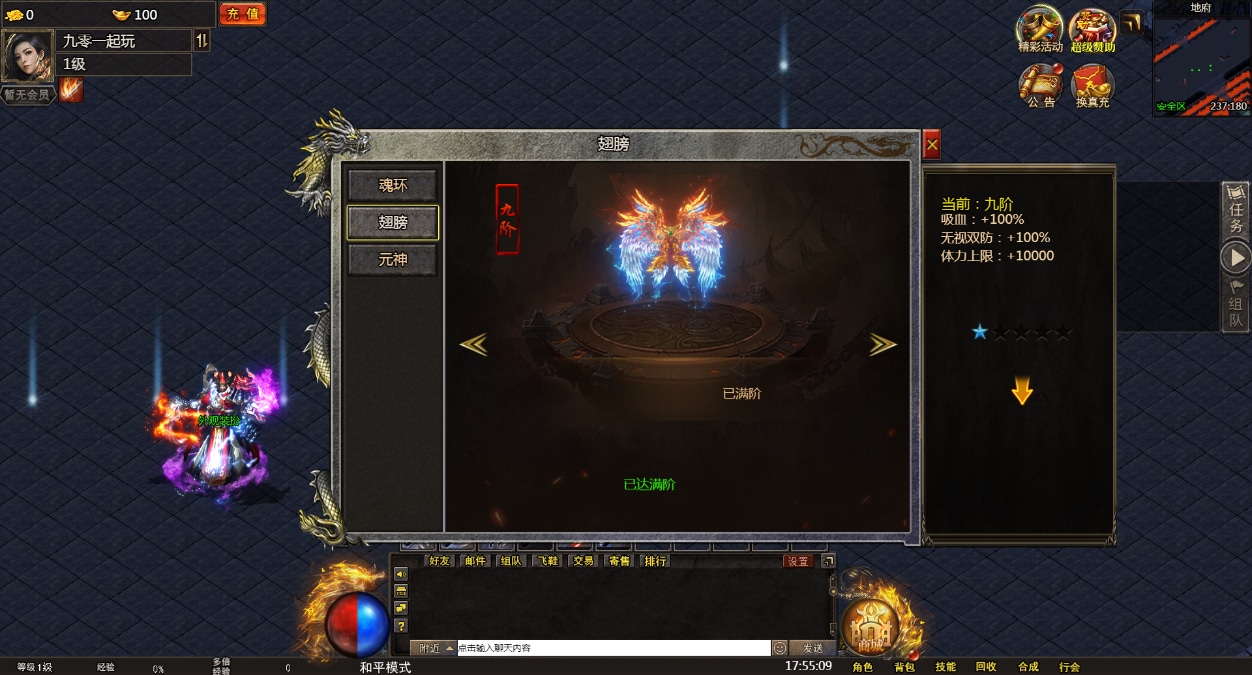Open the 任务 quest panel tab
1252x675 pixels.
coord(1236,211)
